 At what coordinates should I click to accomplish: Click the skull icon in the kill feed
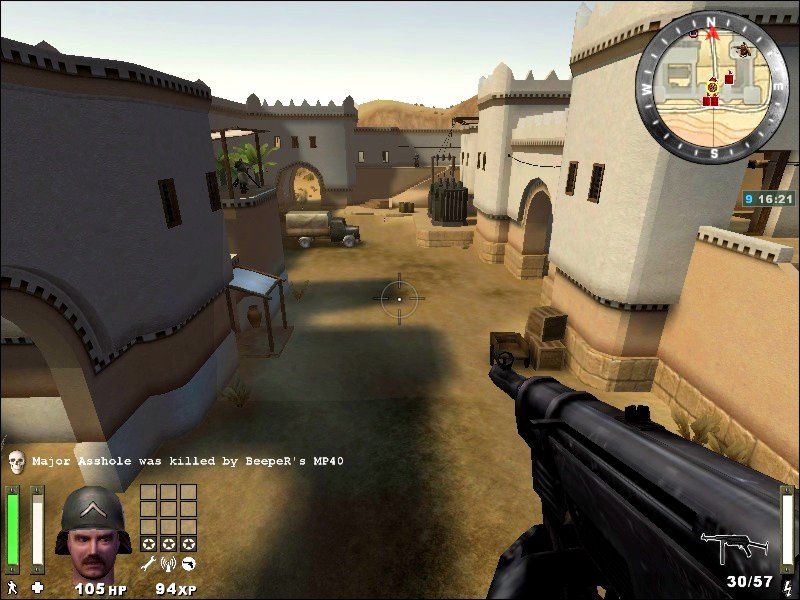(x=16, y=461)
